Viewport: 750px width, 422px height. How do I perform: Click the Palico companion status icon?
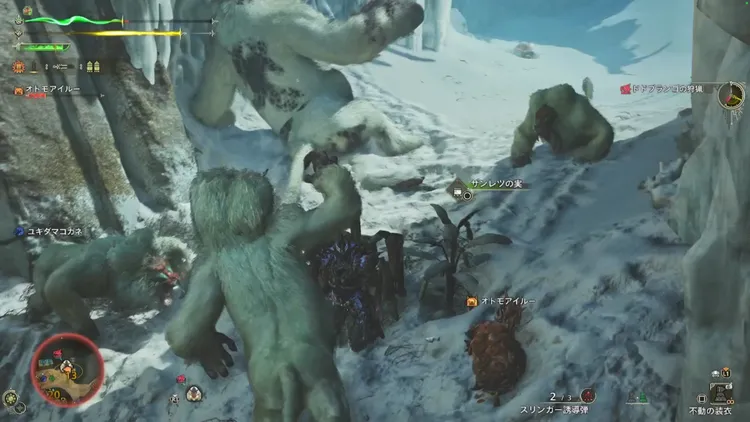point(18,90)
